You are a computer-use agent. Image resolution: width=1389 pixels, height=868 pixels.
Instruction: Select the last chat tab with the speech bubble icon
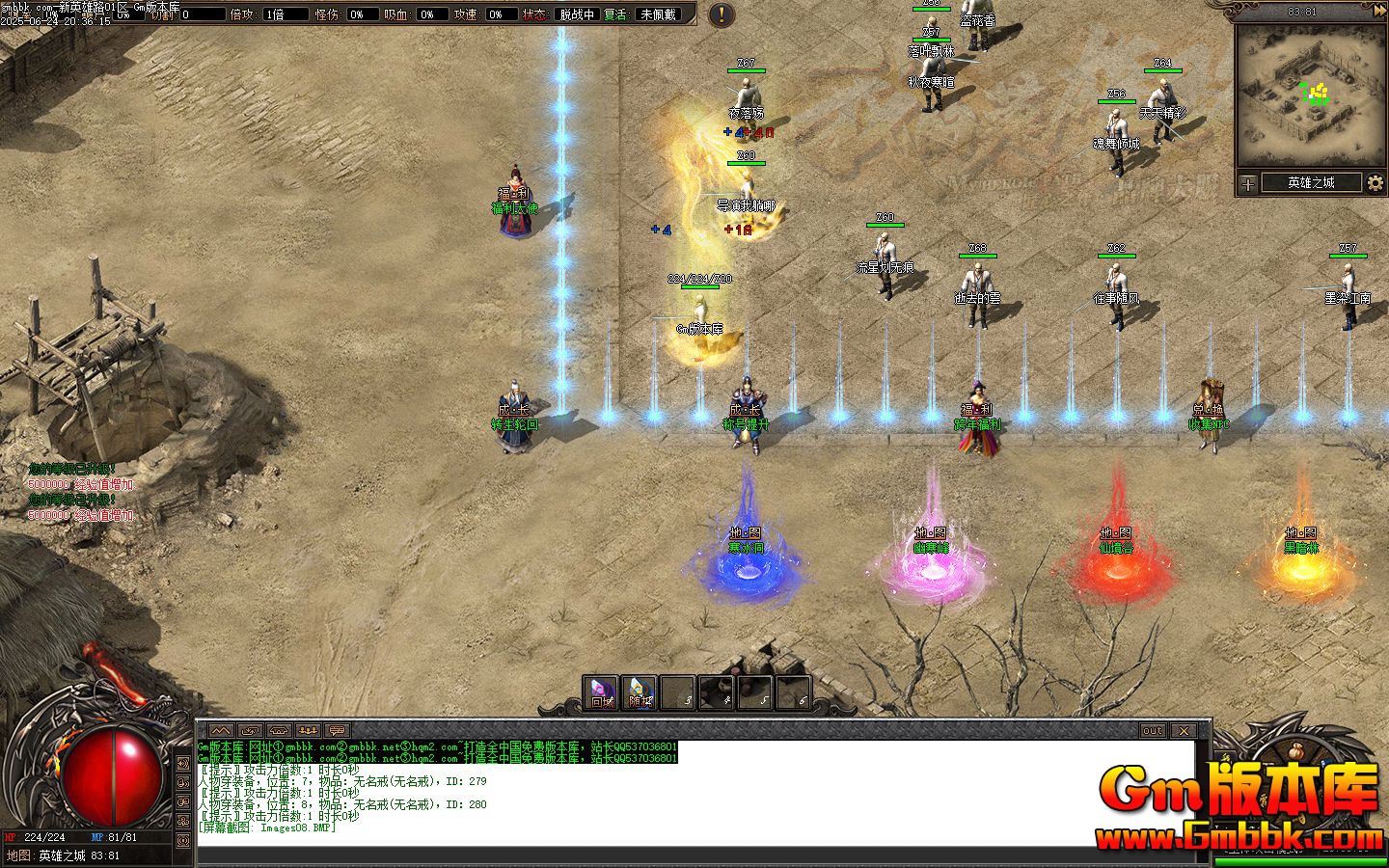pos(337,730)
